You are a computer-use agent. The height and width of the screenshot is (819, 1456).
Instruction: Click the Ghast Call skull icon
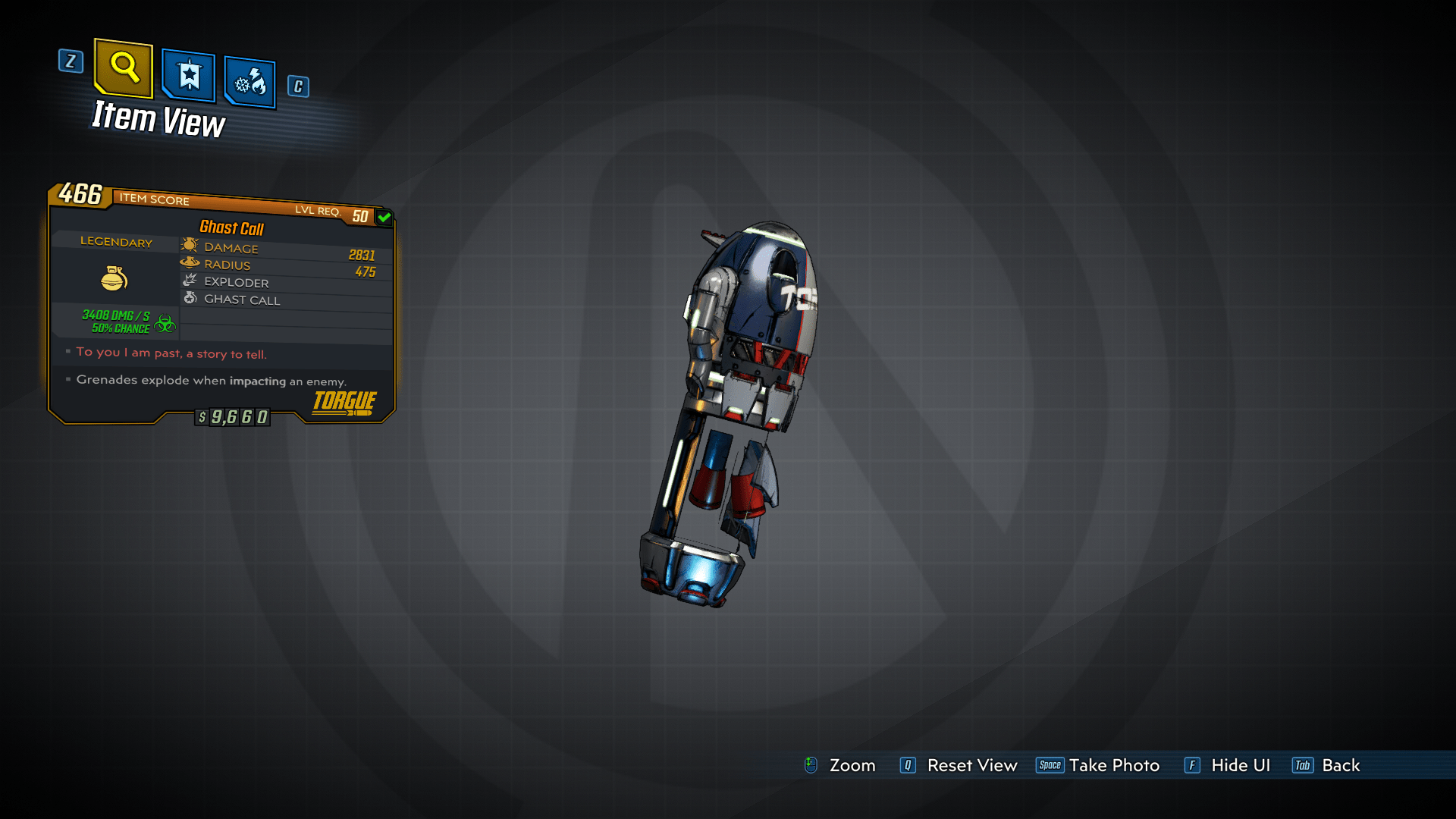coord(190,298)
